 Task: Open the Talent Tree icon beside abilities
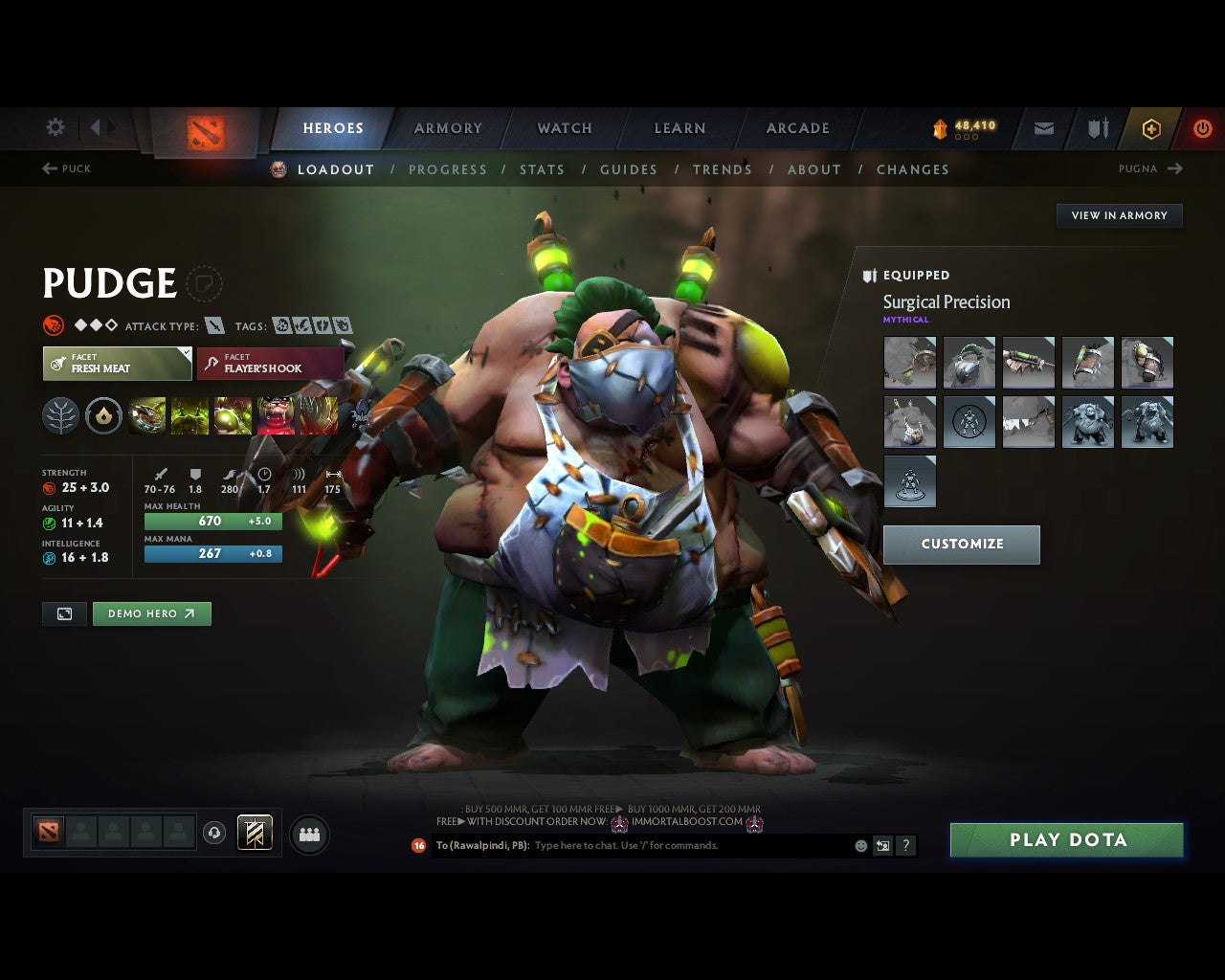pyautogui.click(x=61, y=415)
